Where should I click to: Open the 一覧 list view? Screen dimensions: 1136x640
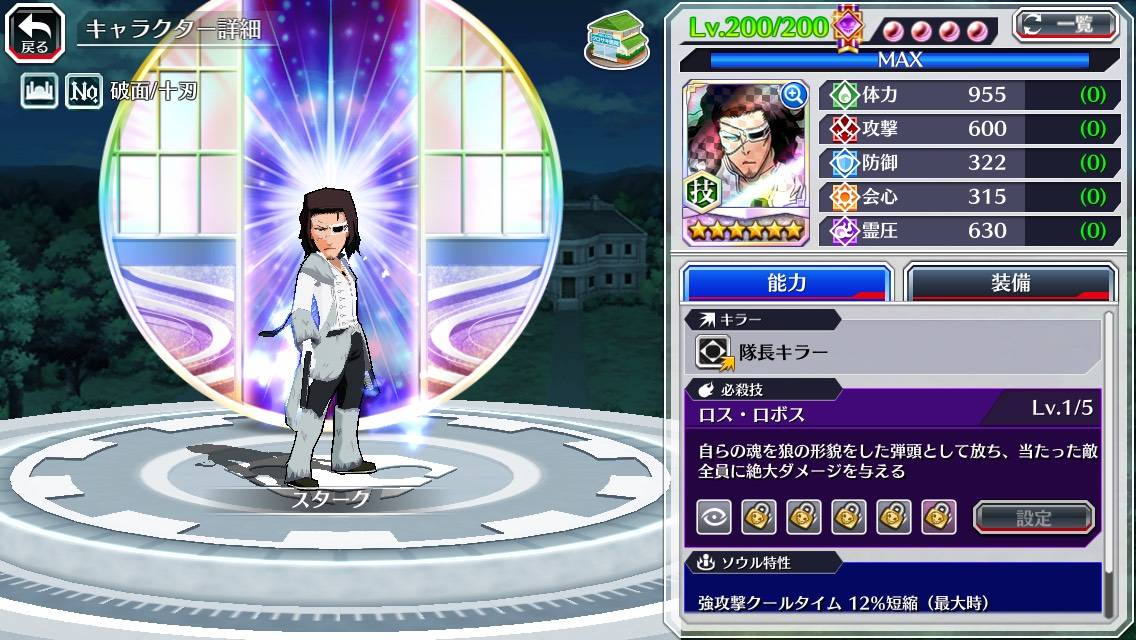1065,24
